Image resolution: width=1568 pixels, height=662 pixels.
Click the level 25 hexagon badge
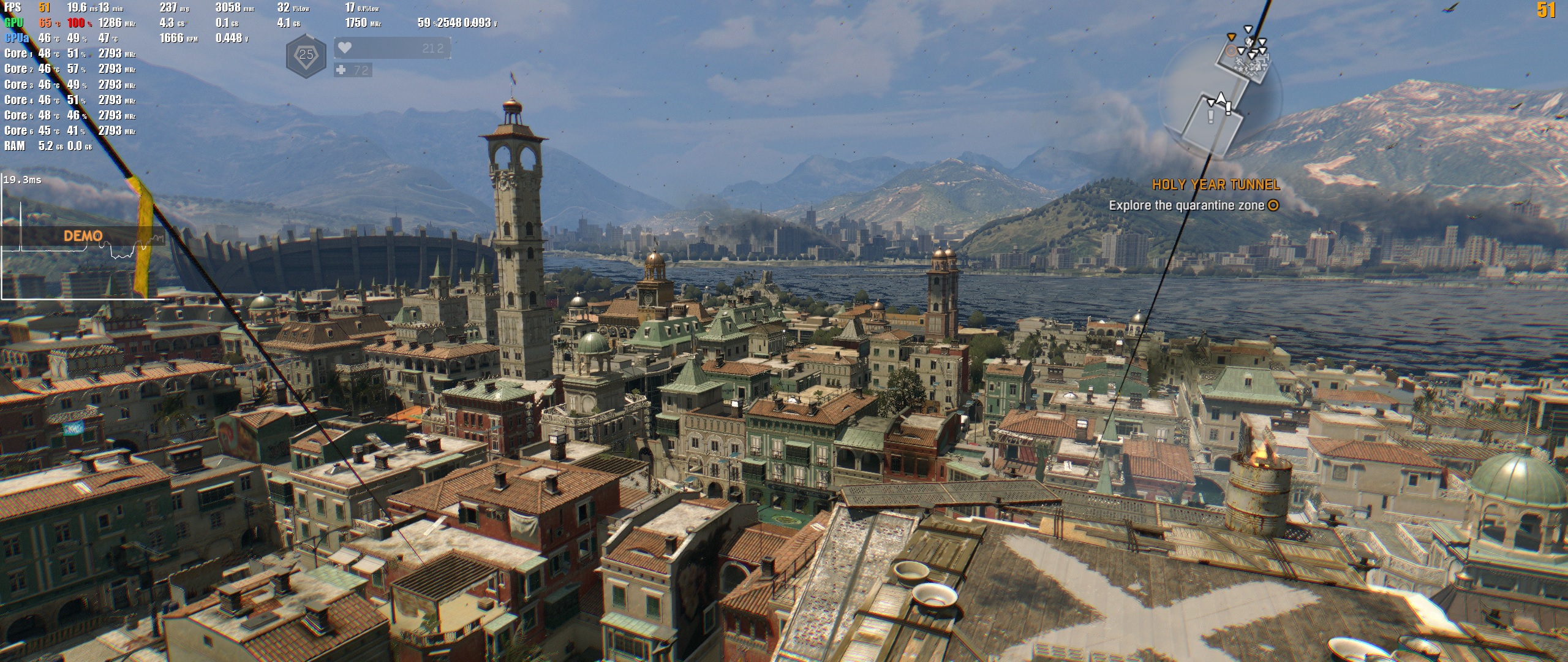point(306,55)
